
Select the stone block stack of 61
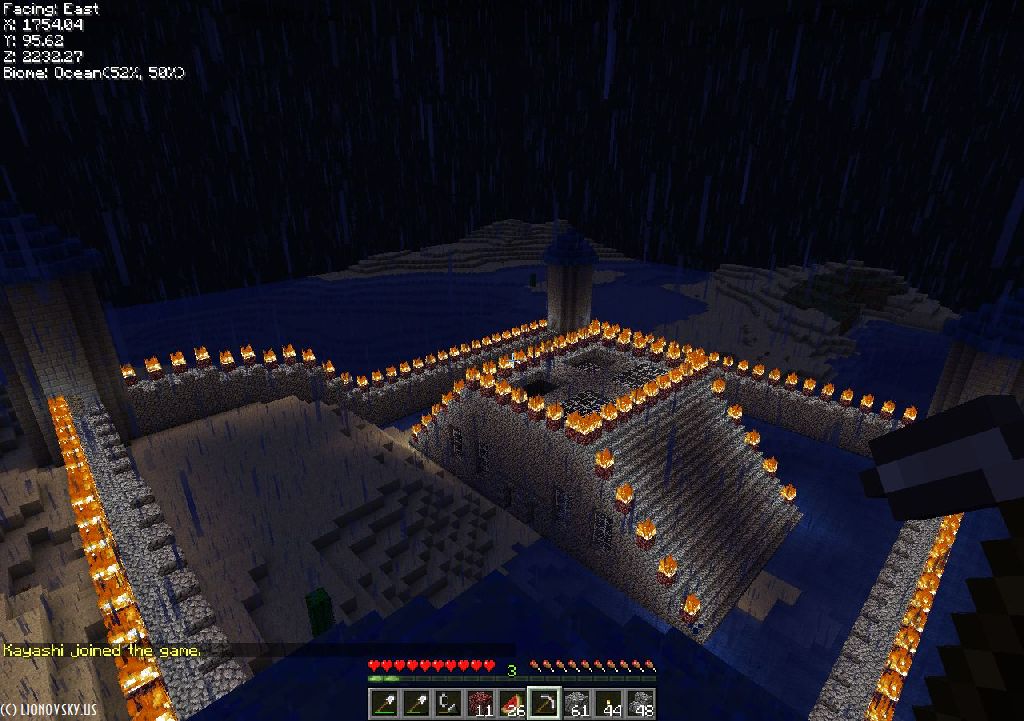pyautogui.click(x=577, y=703)
